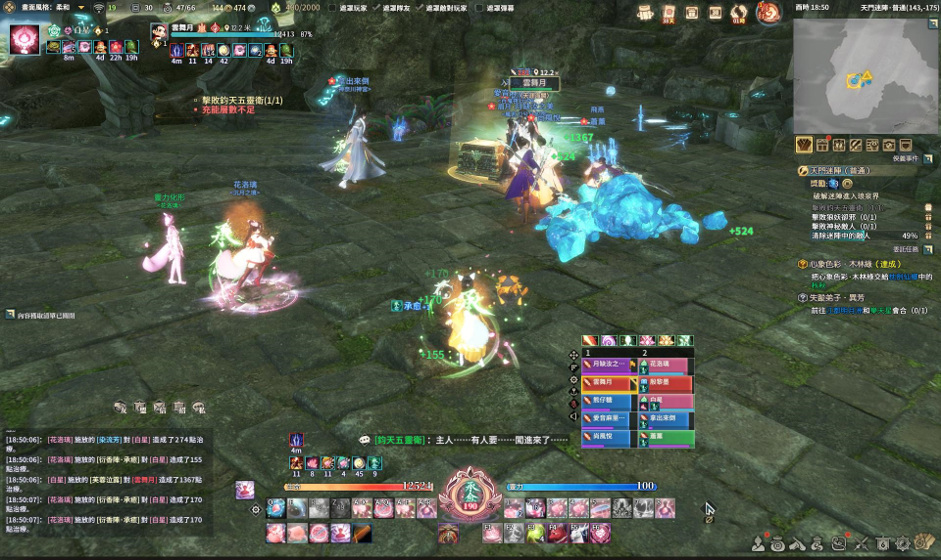Open the 天門迷陣 (普通) quest tracker entry

coord(842,171)
